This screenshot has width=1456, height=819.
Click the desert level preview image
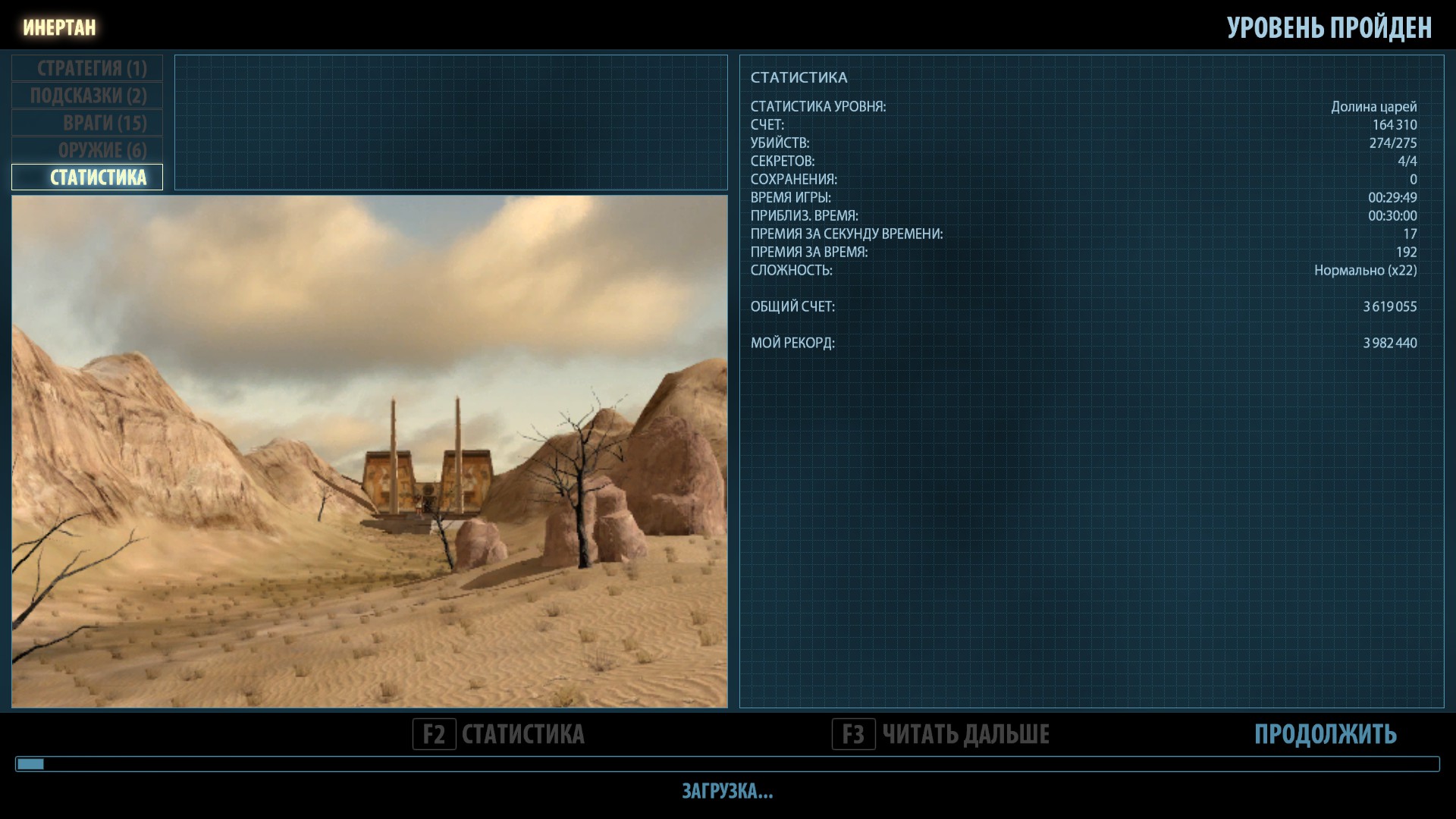click(x=369, y=452)
